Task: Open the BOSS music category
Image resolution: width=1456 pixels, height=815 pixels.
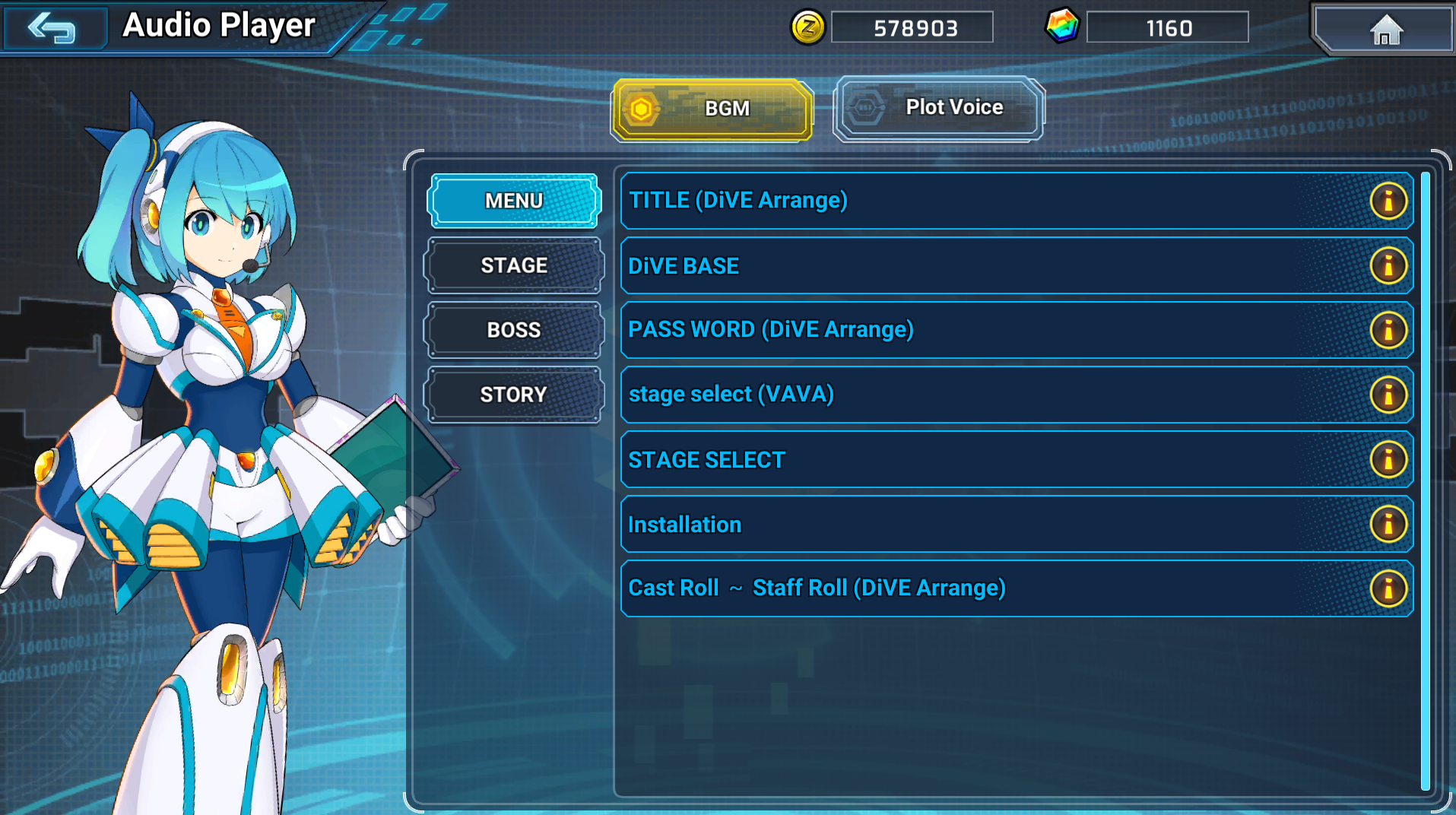Action: coord(514,329)
